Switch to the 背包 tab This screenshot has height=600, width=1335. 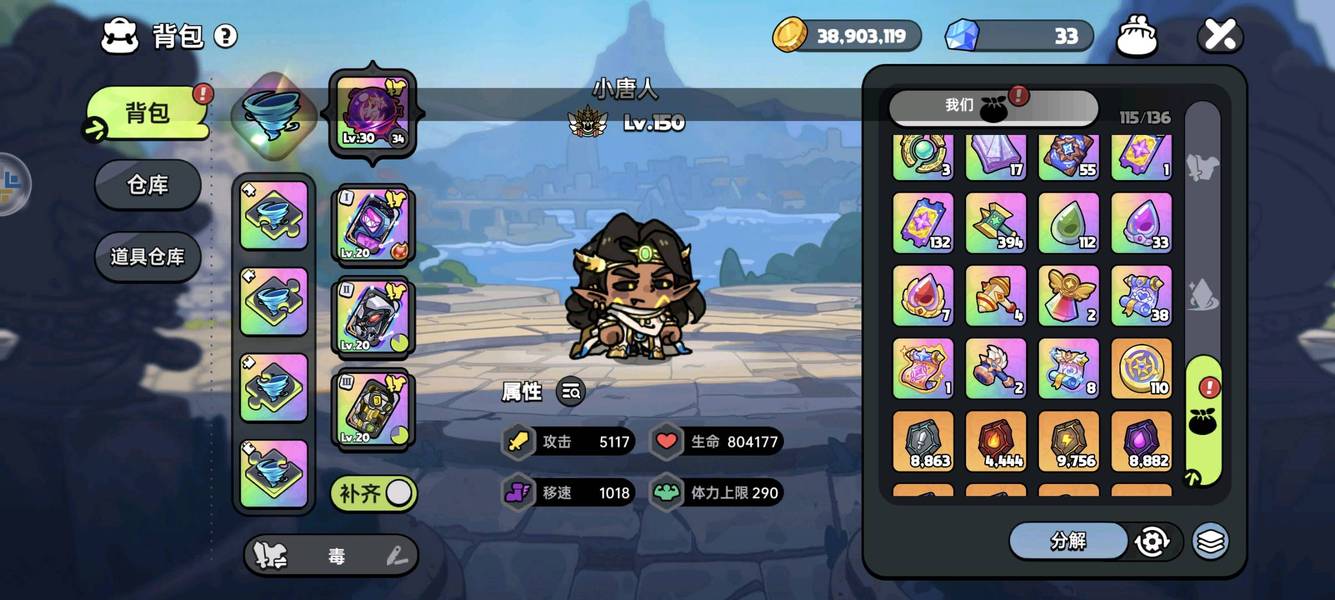click(x=147, y=113)
